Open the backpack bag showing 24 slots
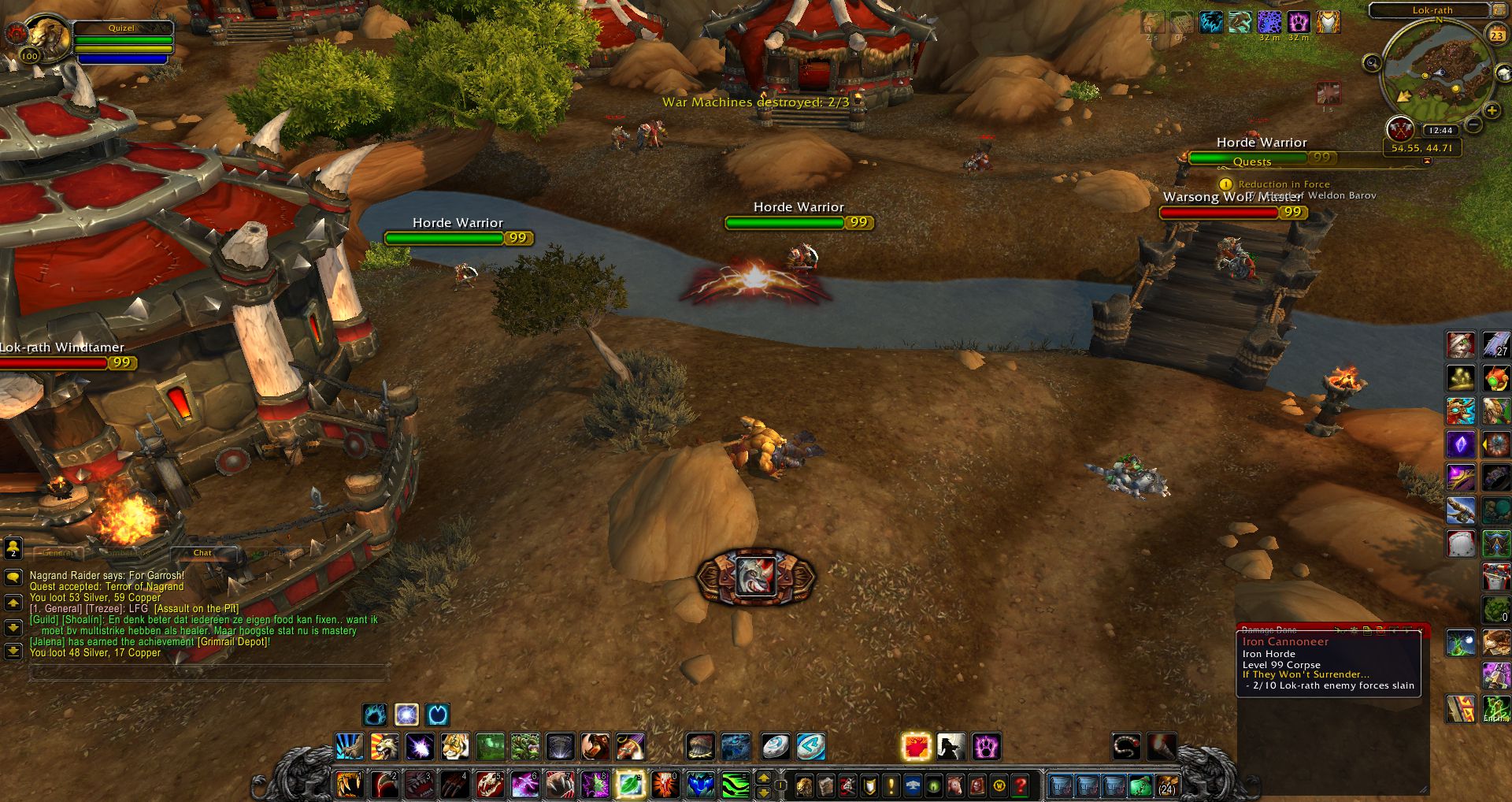 (x=1166, y=785)
